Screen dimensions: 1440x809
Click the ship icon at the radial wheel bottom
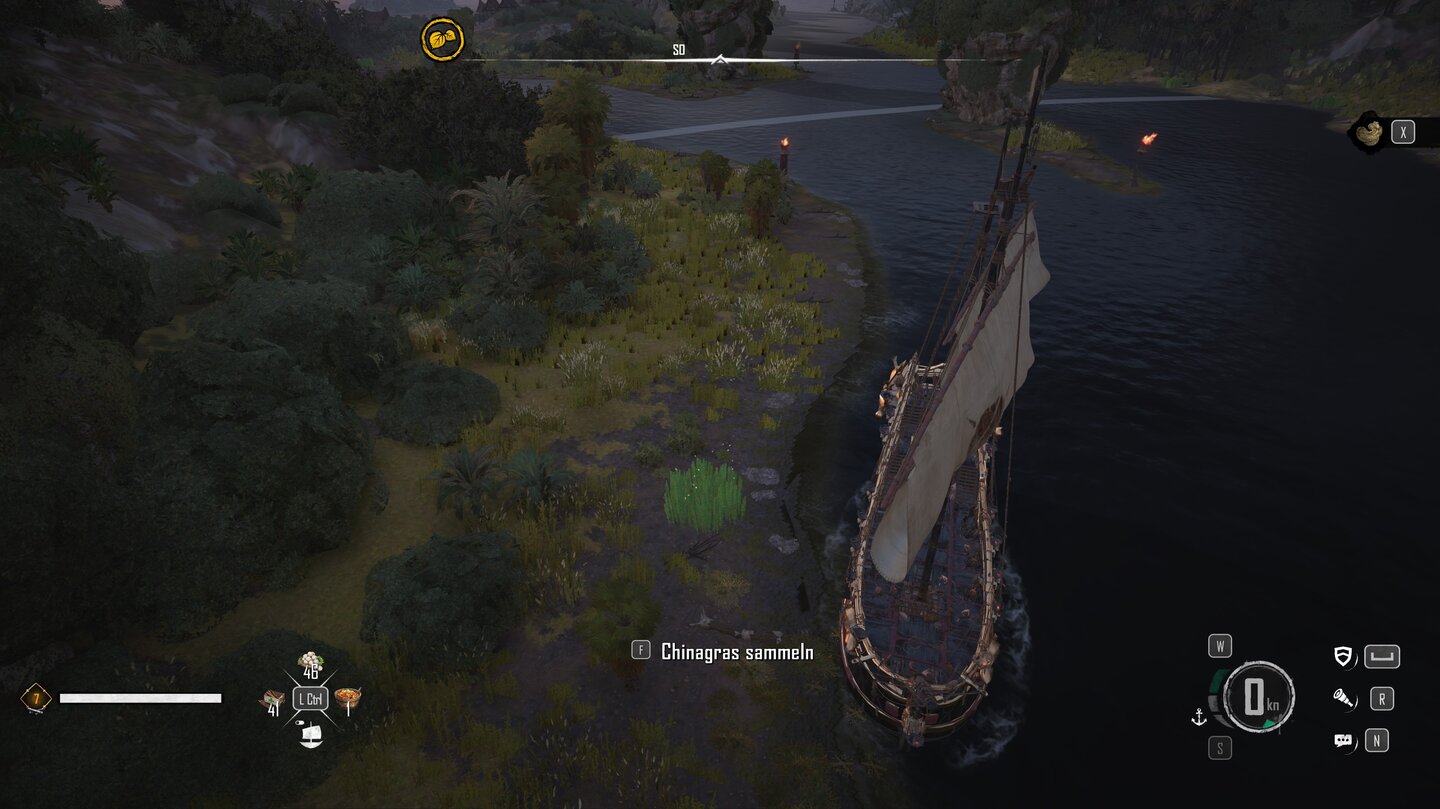click(x=309, y=736)
